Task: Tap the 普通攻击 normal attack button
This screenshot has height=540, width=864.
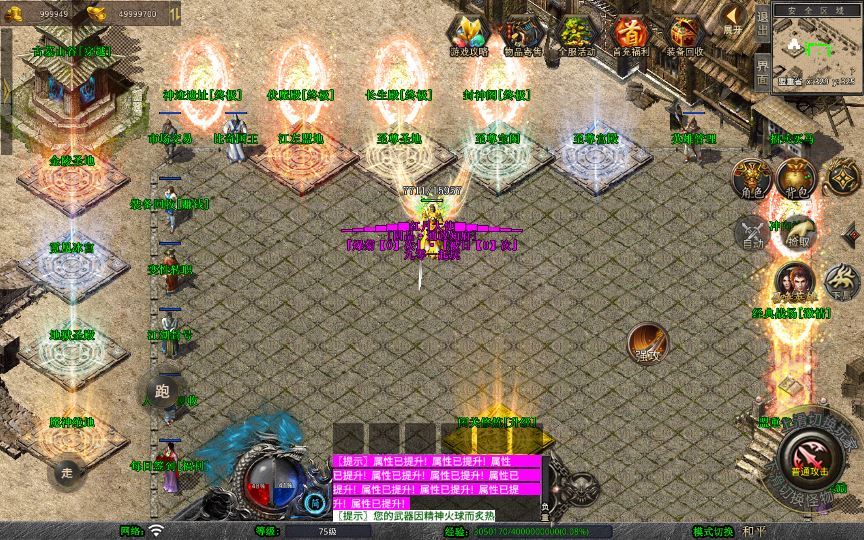Action: click(806, 462)
